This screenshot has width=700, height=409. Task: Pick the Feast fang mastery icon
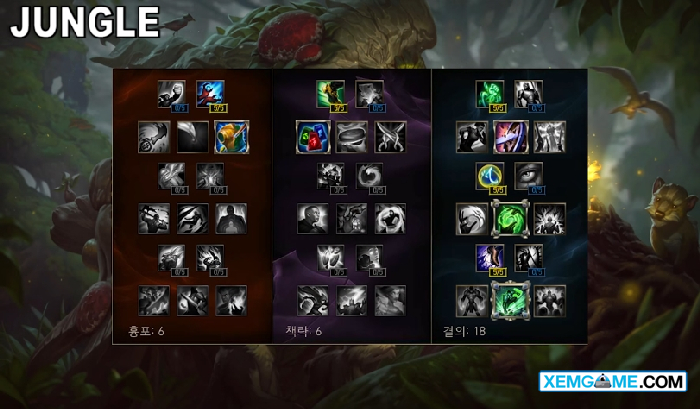(193, 136)
